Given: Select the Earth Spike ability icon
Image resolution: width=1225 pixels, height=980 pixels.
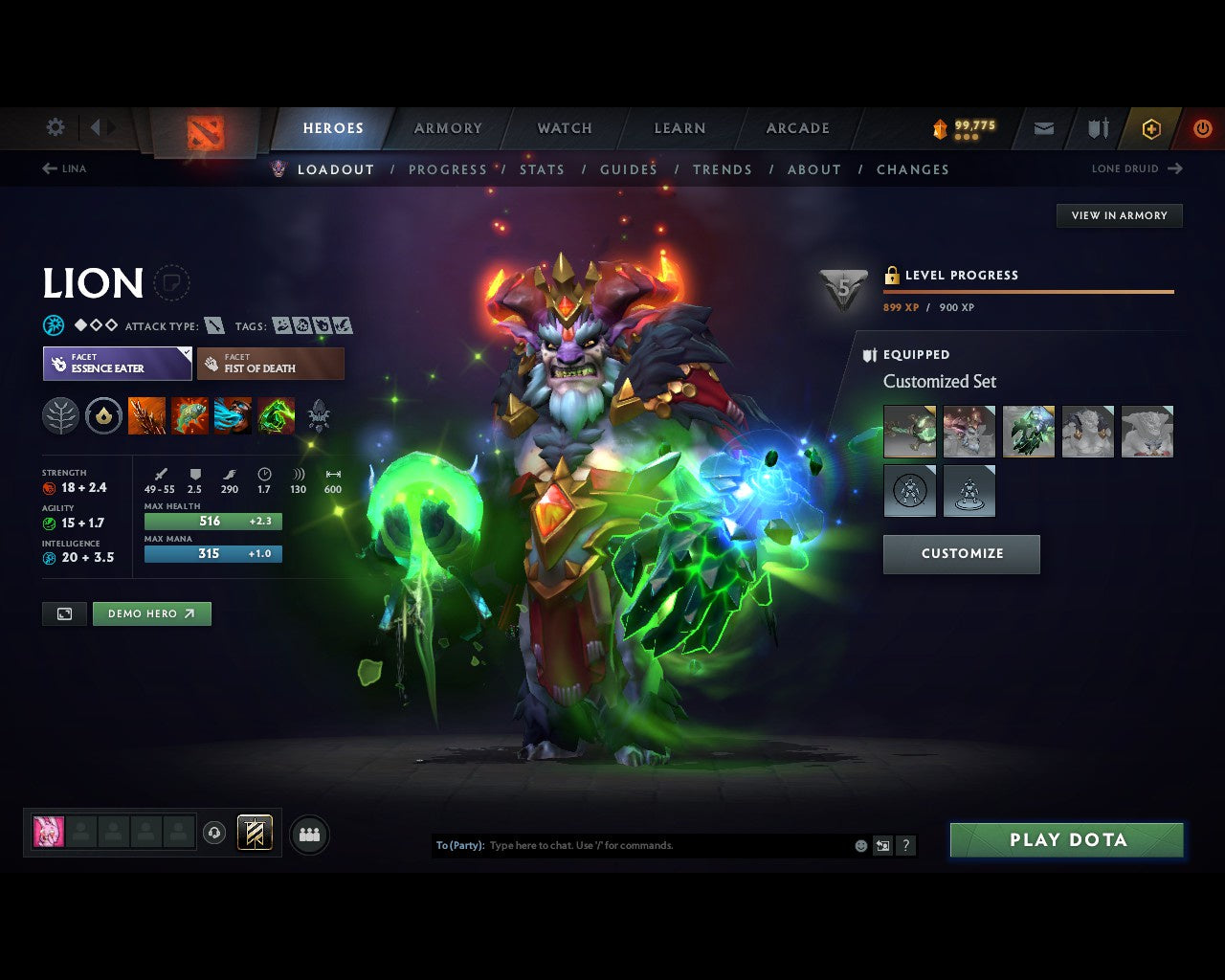Looking at the screenshot, I should (147, 415).
